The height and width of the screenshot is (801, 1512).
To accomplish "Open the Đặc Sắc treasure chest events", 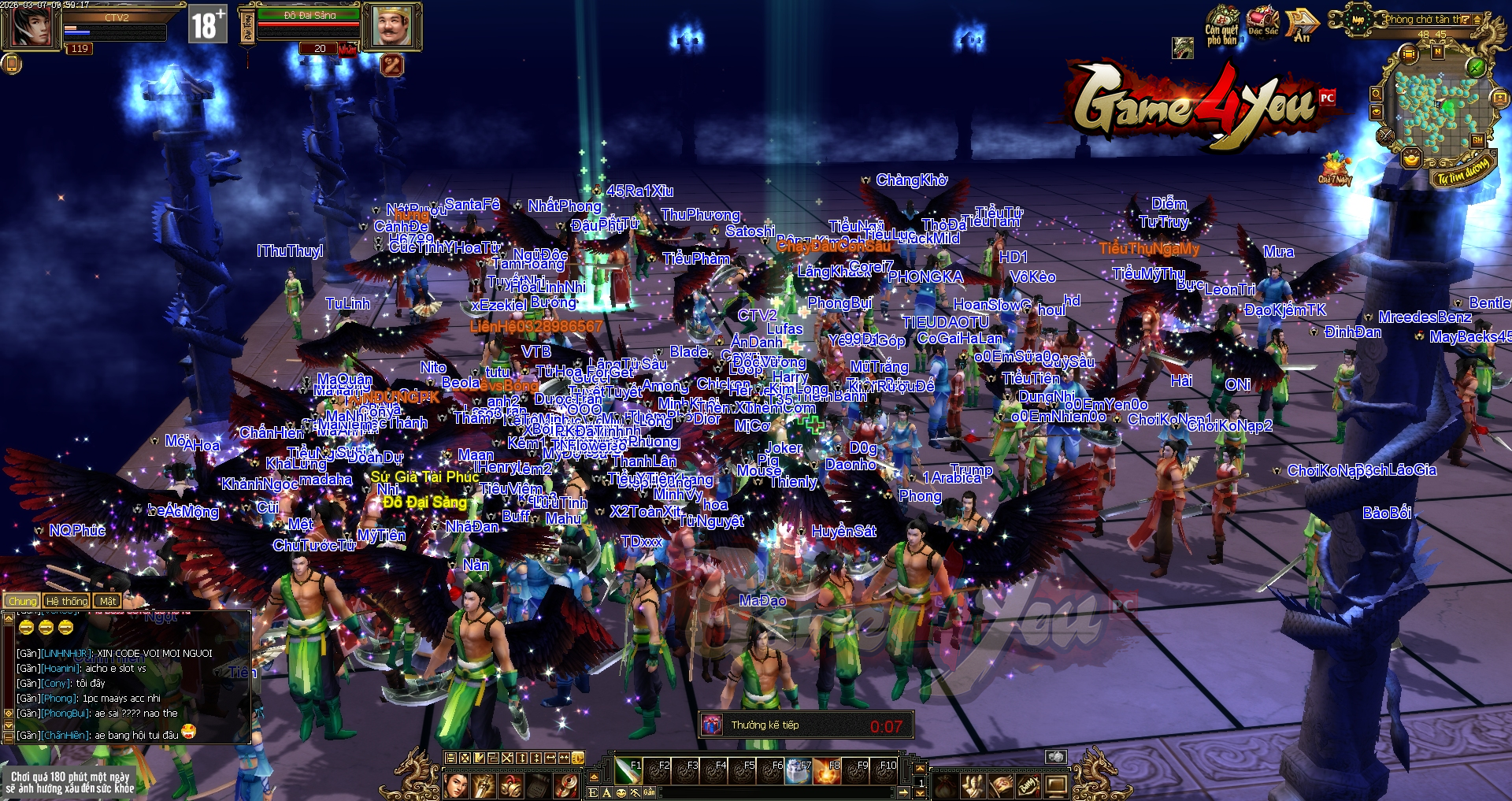I will coord(1263,22).
